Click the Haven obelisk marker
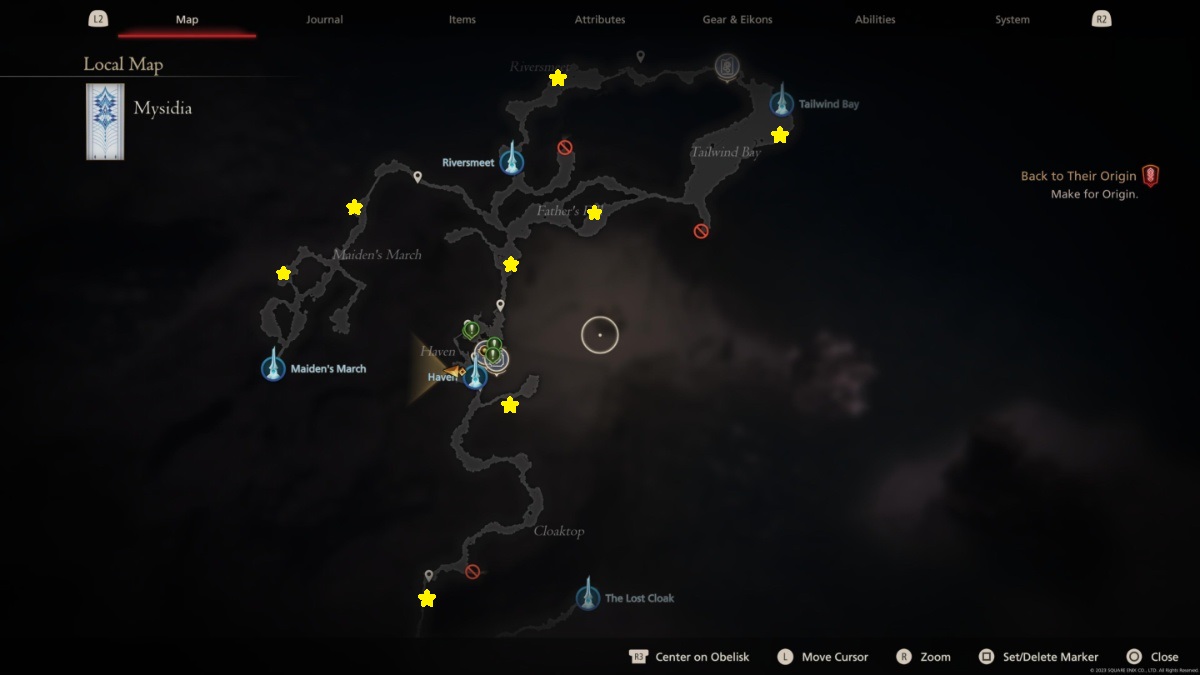This screenshot has width=1200, height=675. pos(475,377)
